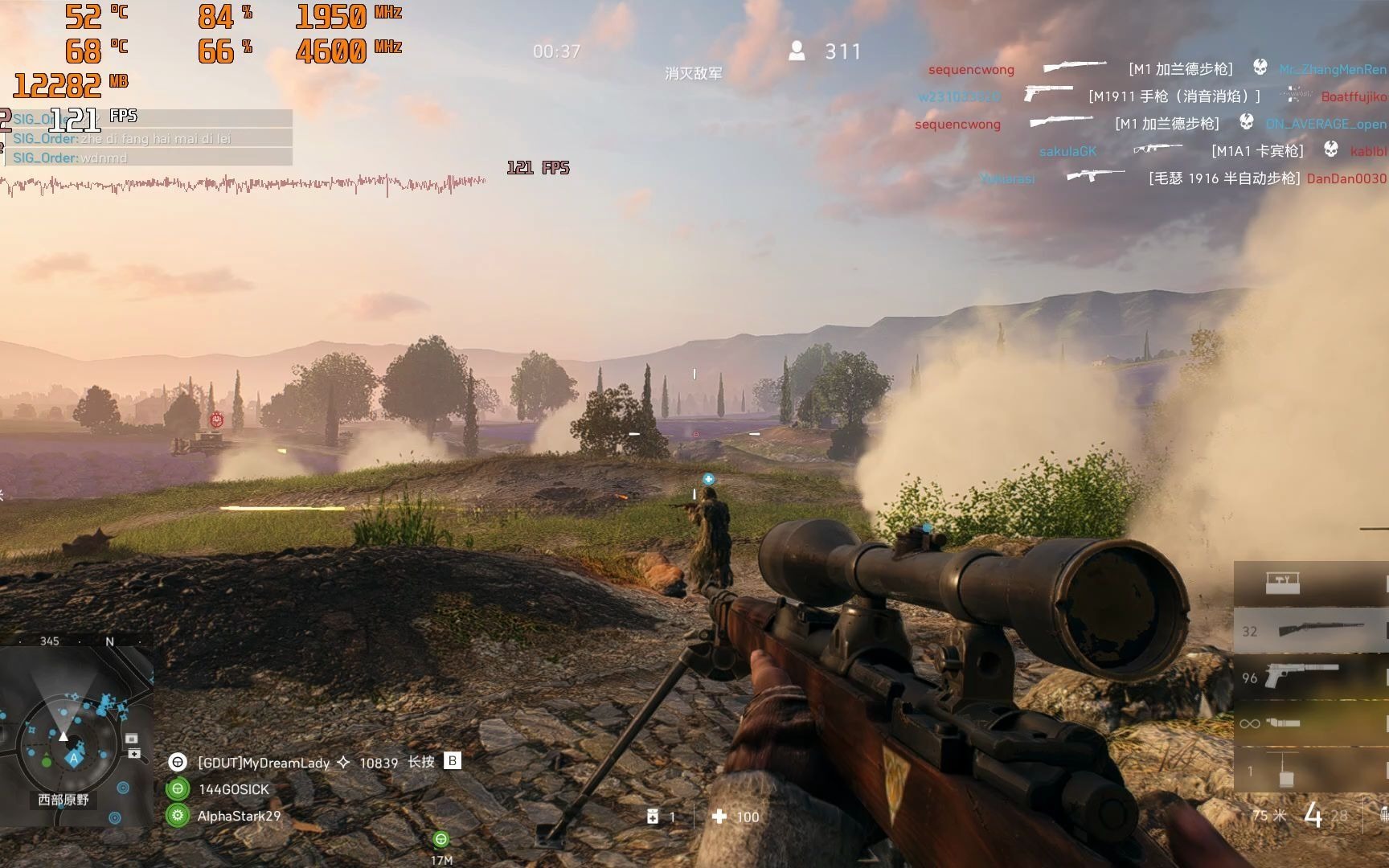Select the spawn beacon gadget slot
1389x868 pixels.
(1286, 770)
